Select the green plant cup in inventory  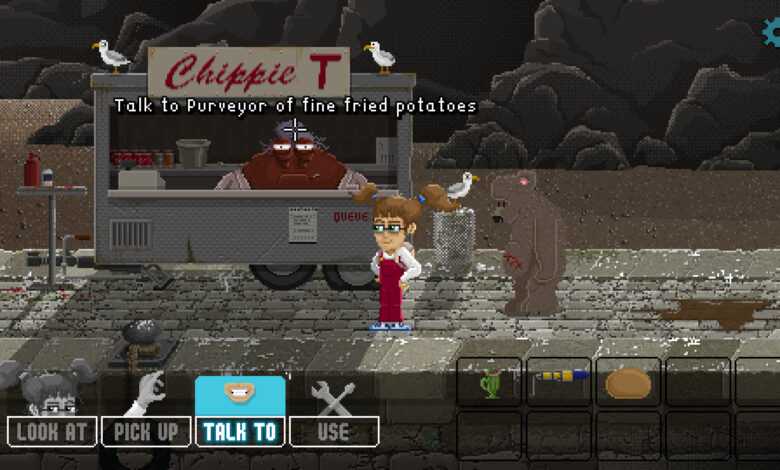[489, 382]
